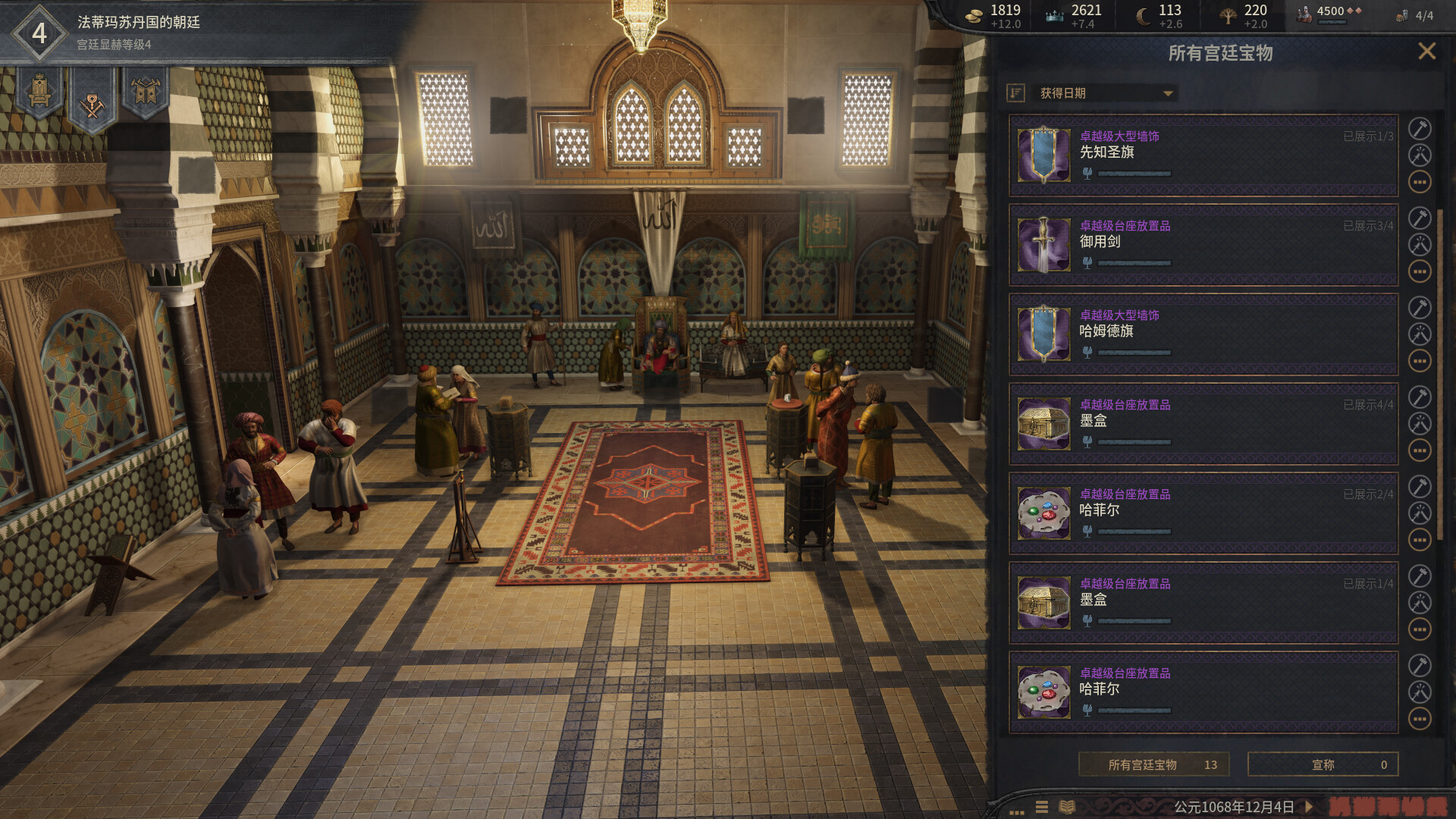The height and width of the screenshot is (819, 1456).
Task: Click the play arrow next to the date
Action: tap(1309, 807)
